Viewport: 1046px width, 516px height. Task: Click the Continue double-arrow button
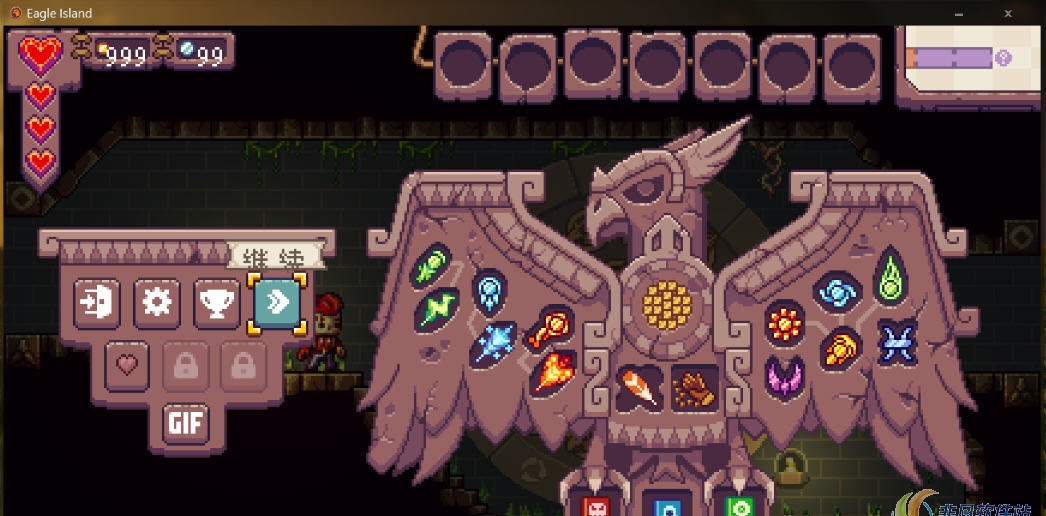[277, 301]
